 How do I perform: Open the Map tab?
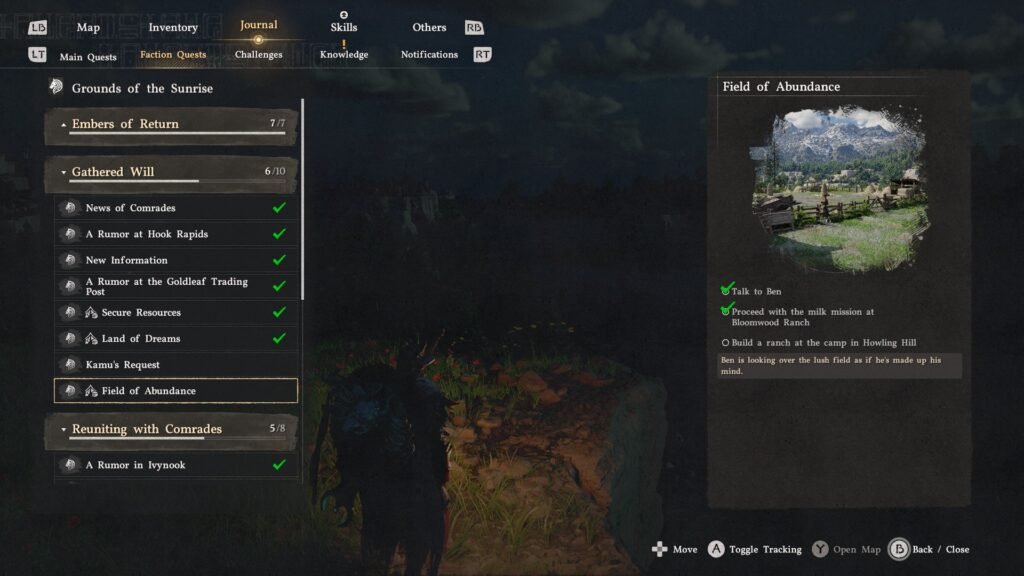click(x=88, y=28)
